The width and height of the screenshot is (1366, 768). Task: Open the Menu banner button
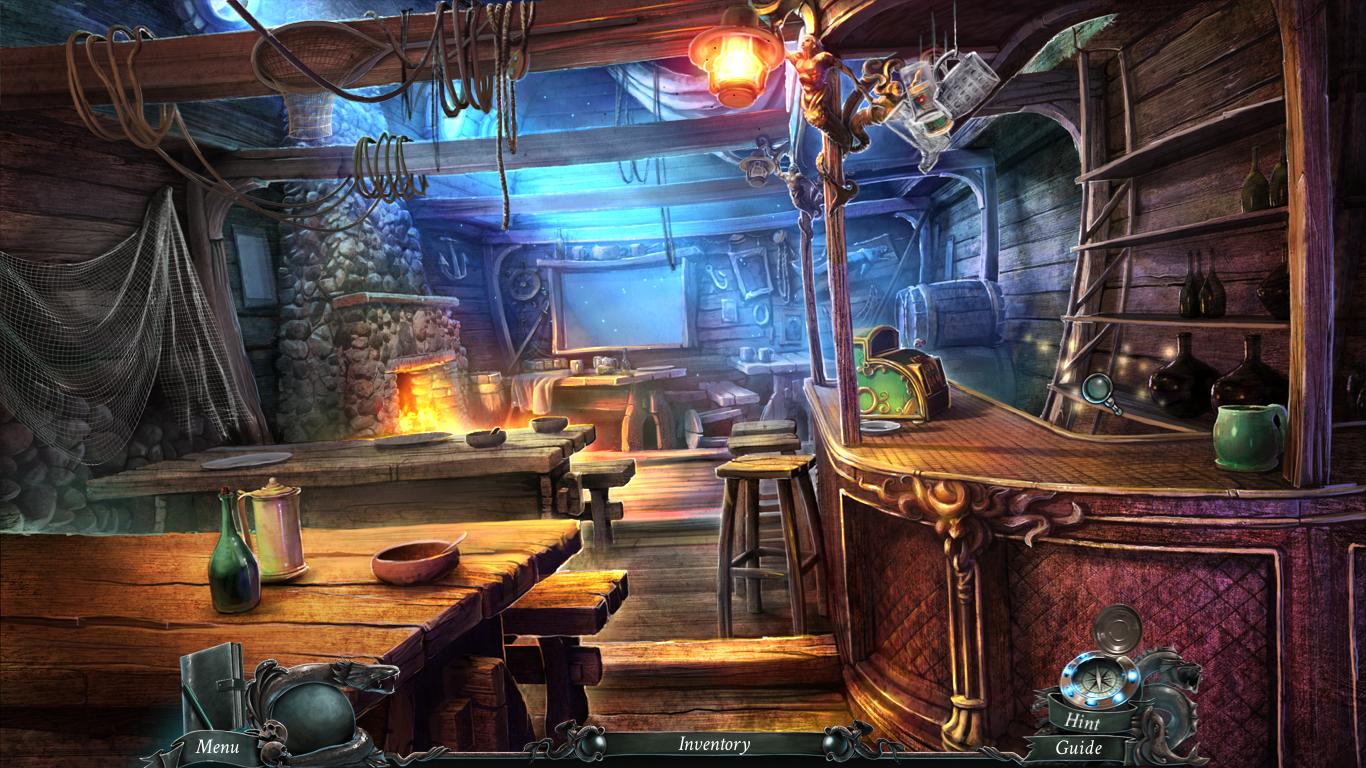217,746
